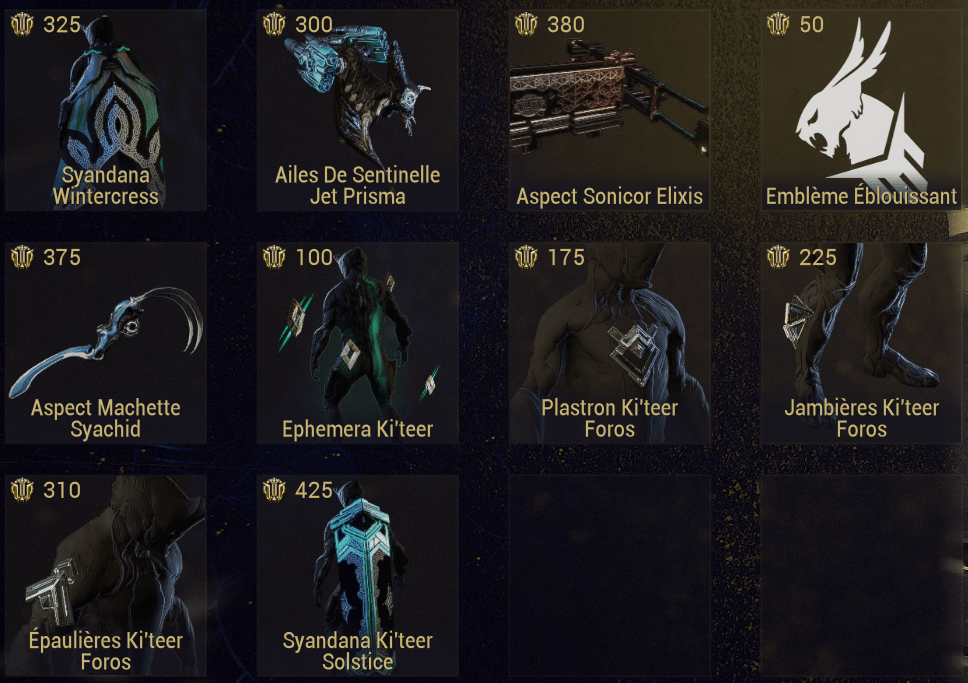The image size is (968, 683).
Task: Choose the Plastron Ki'teer Foros armor
Action: pos(609,343)
